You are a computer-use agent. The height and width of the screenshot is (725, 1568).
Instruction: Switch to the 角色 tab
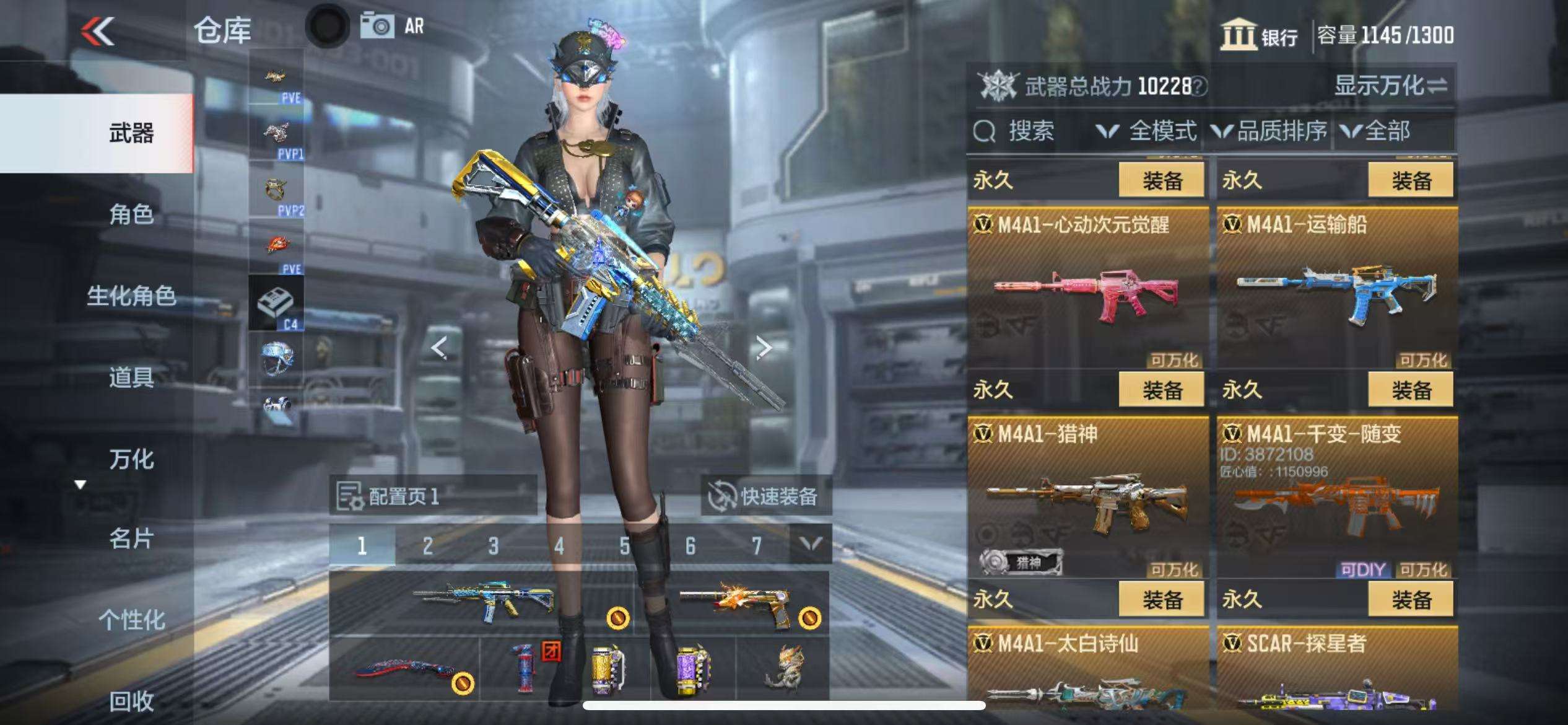point(131,214)
